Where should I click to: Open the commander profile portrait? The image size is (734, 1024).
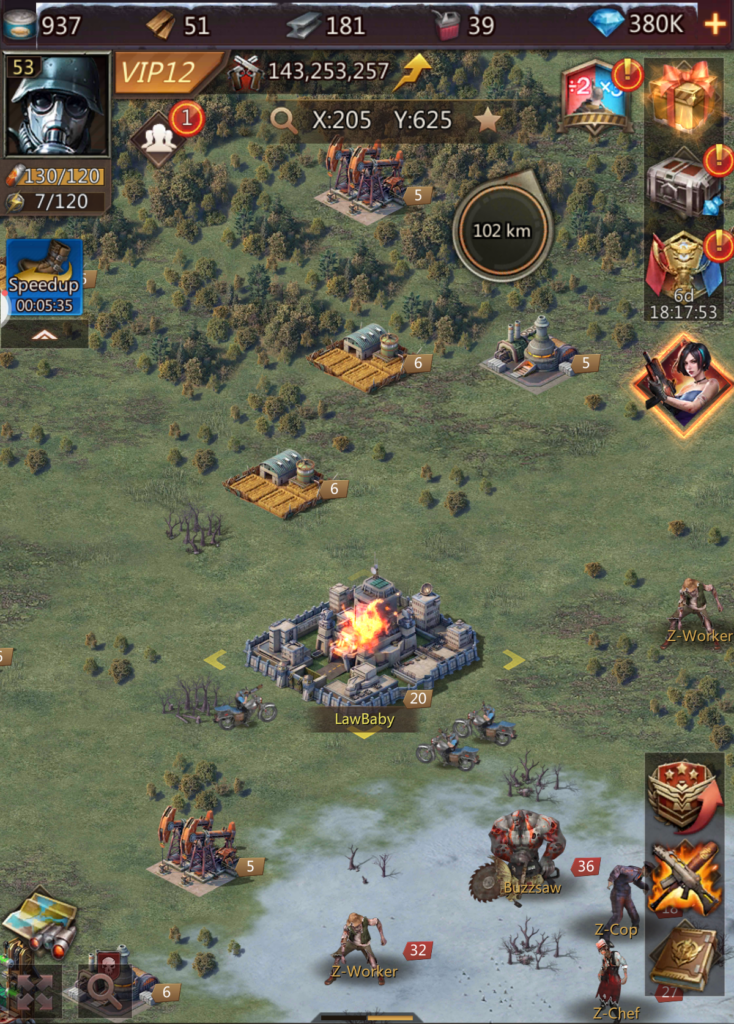56,106
